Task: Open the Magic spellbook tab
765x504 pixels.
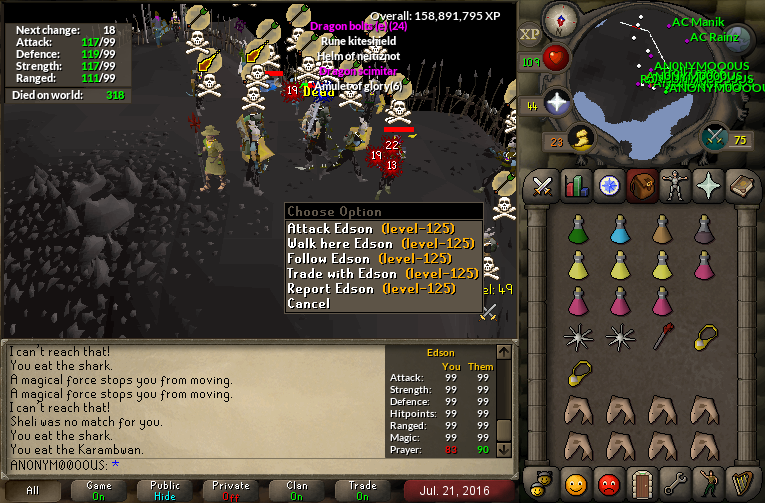Action: pos(739,185)
